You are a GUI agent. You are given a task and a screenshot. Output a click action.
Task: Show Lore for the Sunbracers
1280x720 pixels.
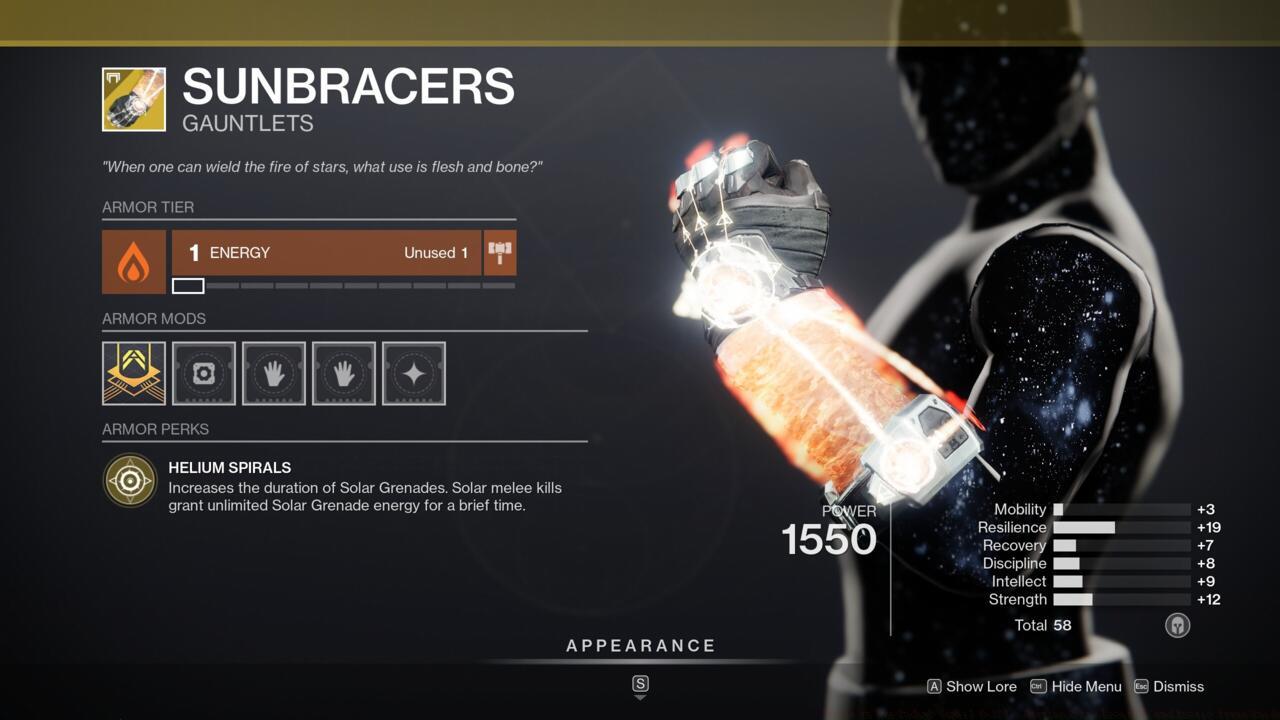[971, 687]
